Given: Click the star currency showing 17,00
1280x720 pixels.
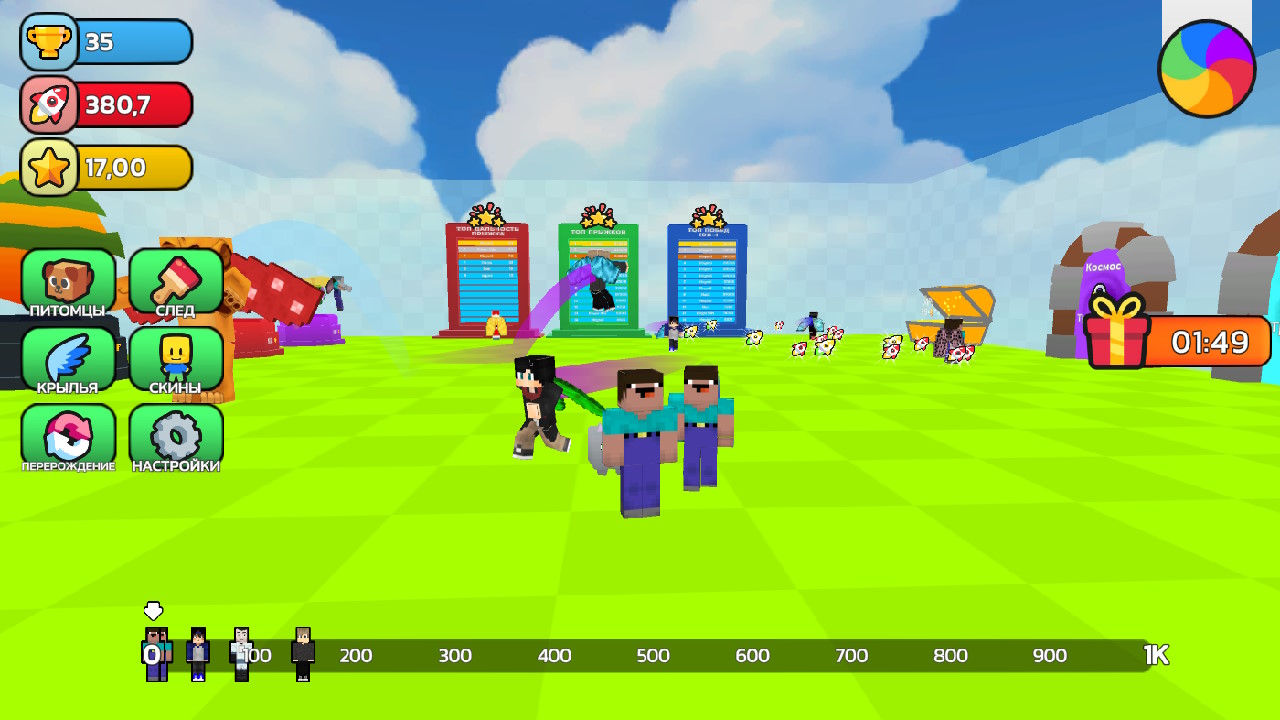Looking at the screenshot, I should tap(105, 166).
